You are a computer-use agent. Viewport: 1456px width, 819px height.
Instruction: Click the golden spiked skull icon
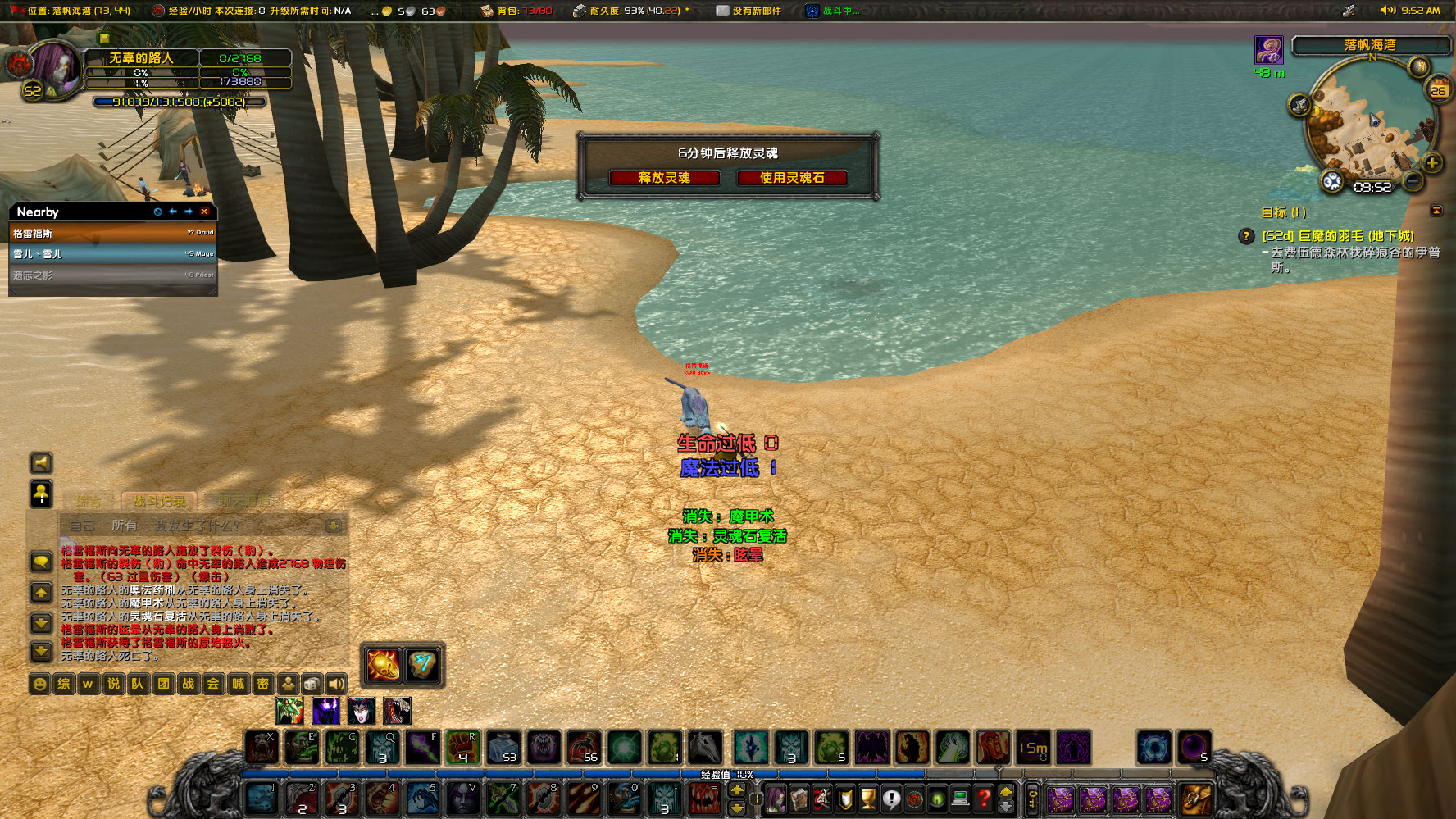point(383,665)
